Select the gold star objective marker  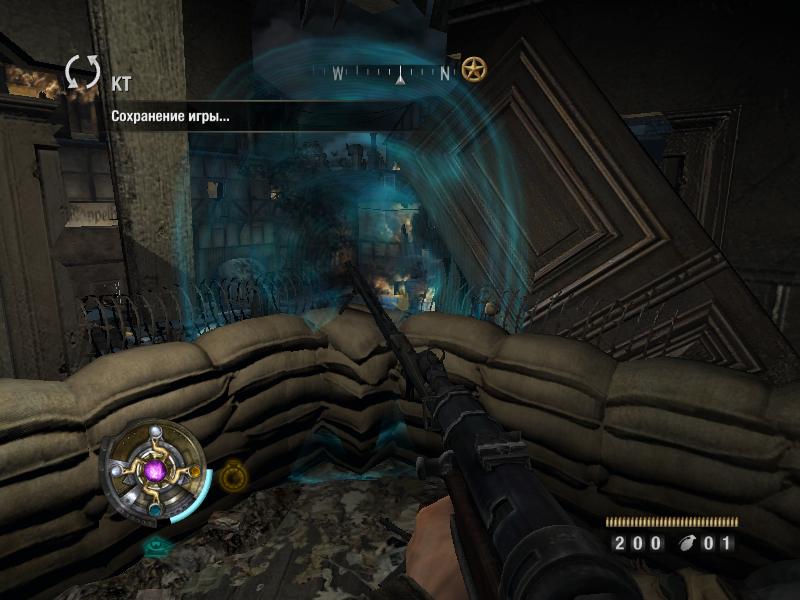[x=474, y=70]
